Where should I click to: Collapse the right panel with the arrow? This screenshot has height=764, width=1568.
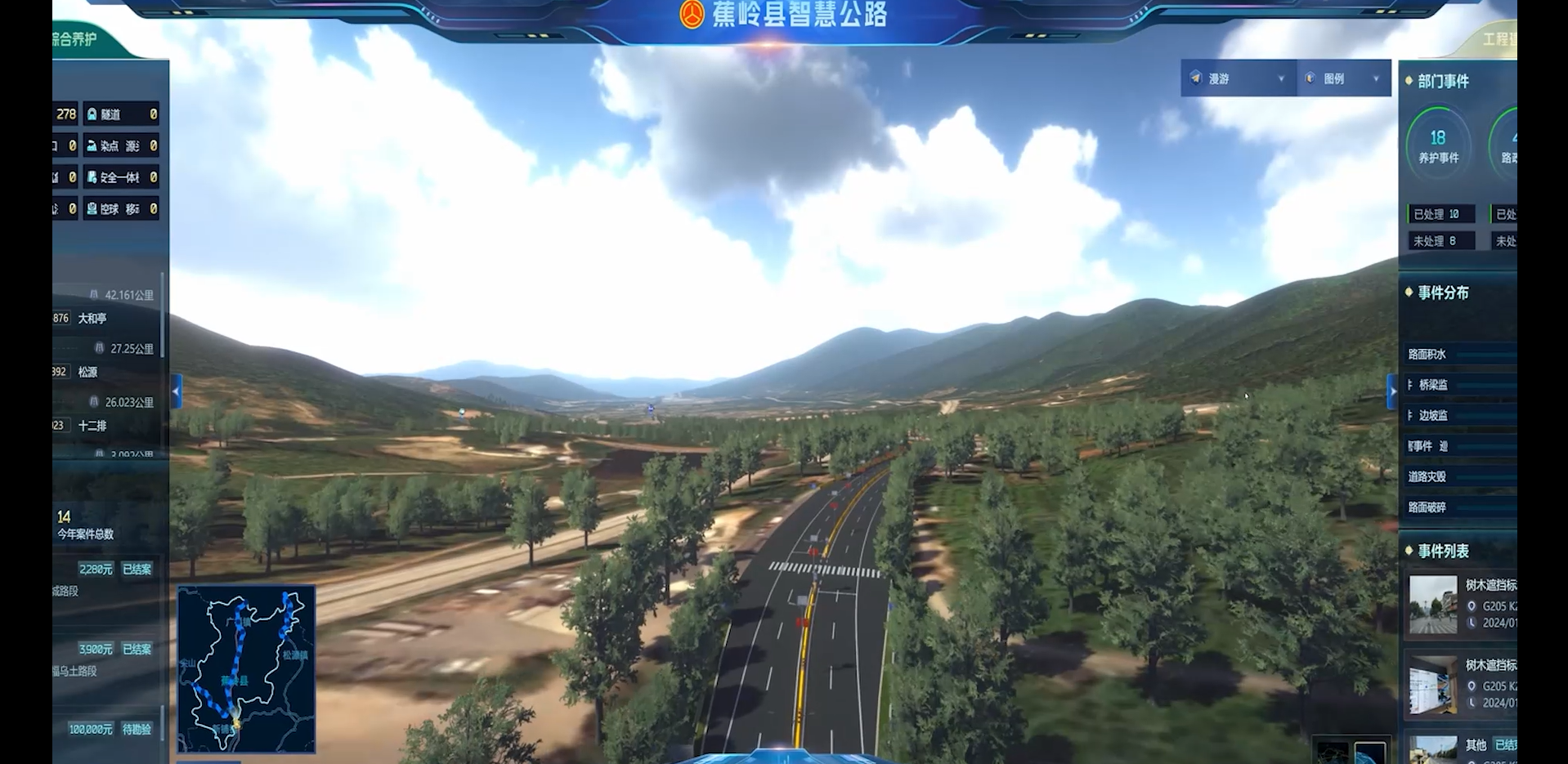[x=1392, y=391]
